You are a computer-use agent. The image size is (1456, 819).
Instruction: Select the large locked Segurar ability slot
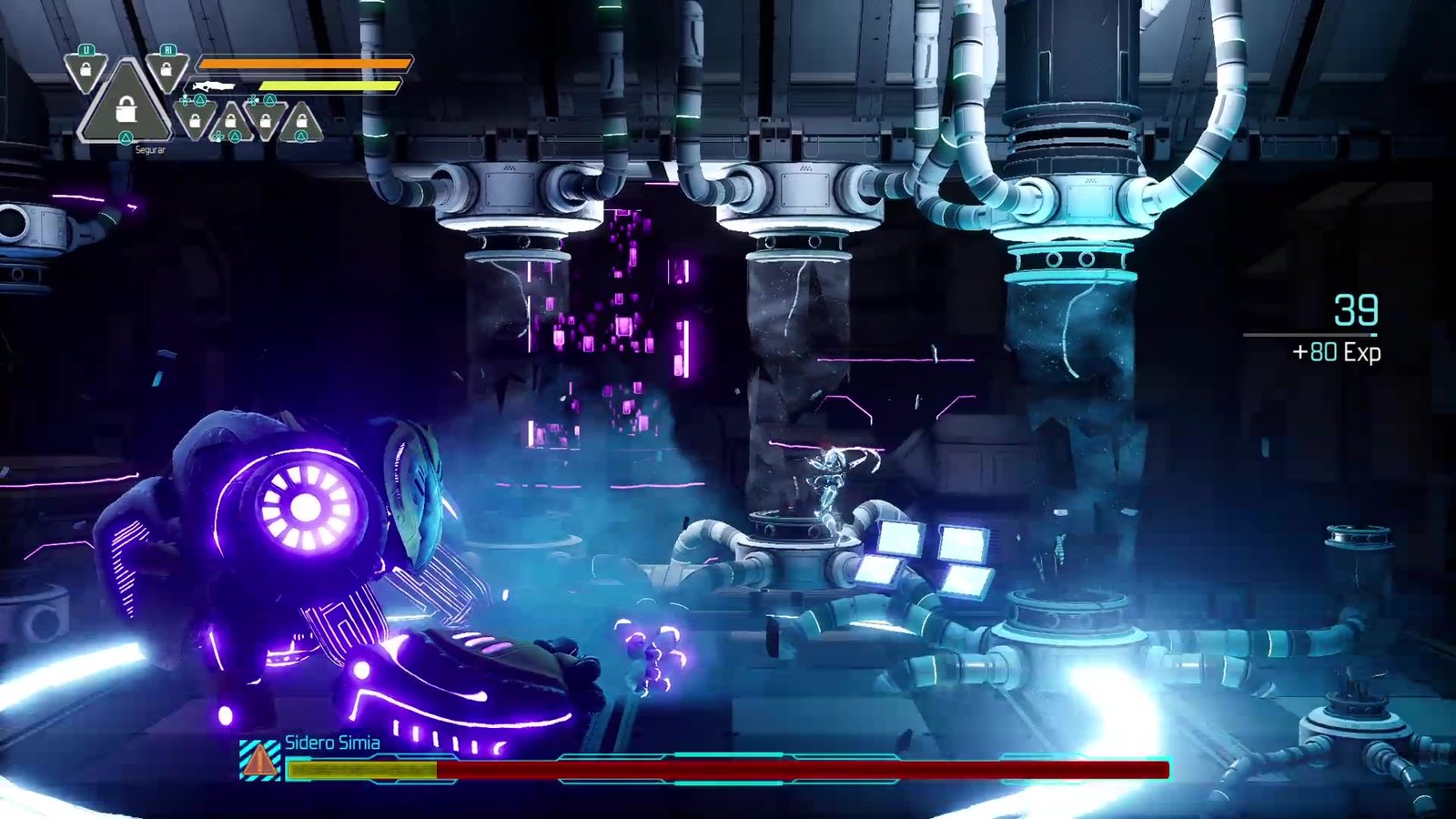[x=126, y=108]
